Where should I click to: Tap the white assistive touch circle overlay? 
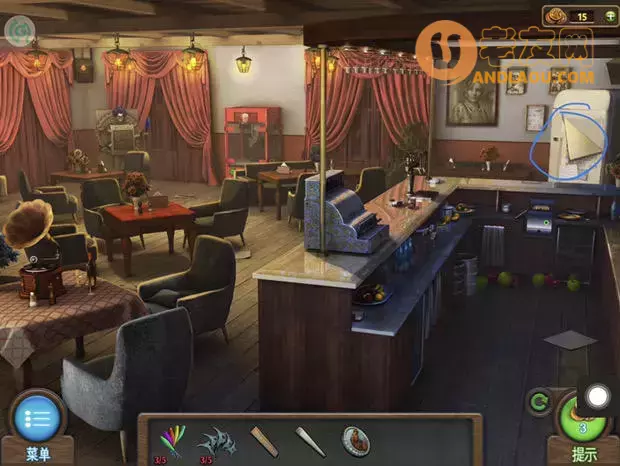(597, 396)
